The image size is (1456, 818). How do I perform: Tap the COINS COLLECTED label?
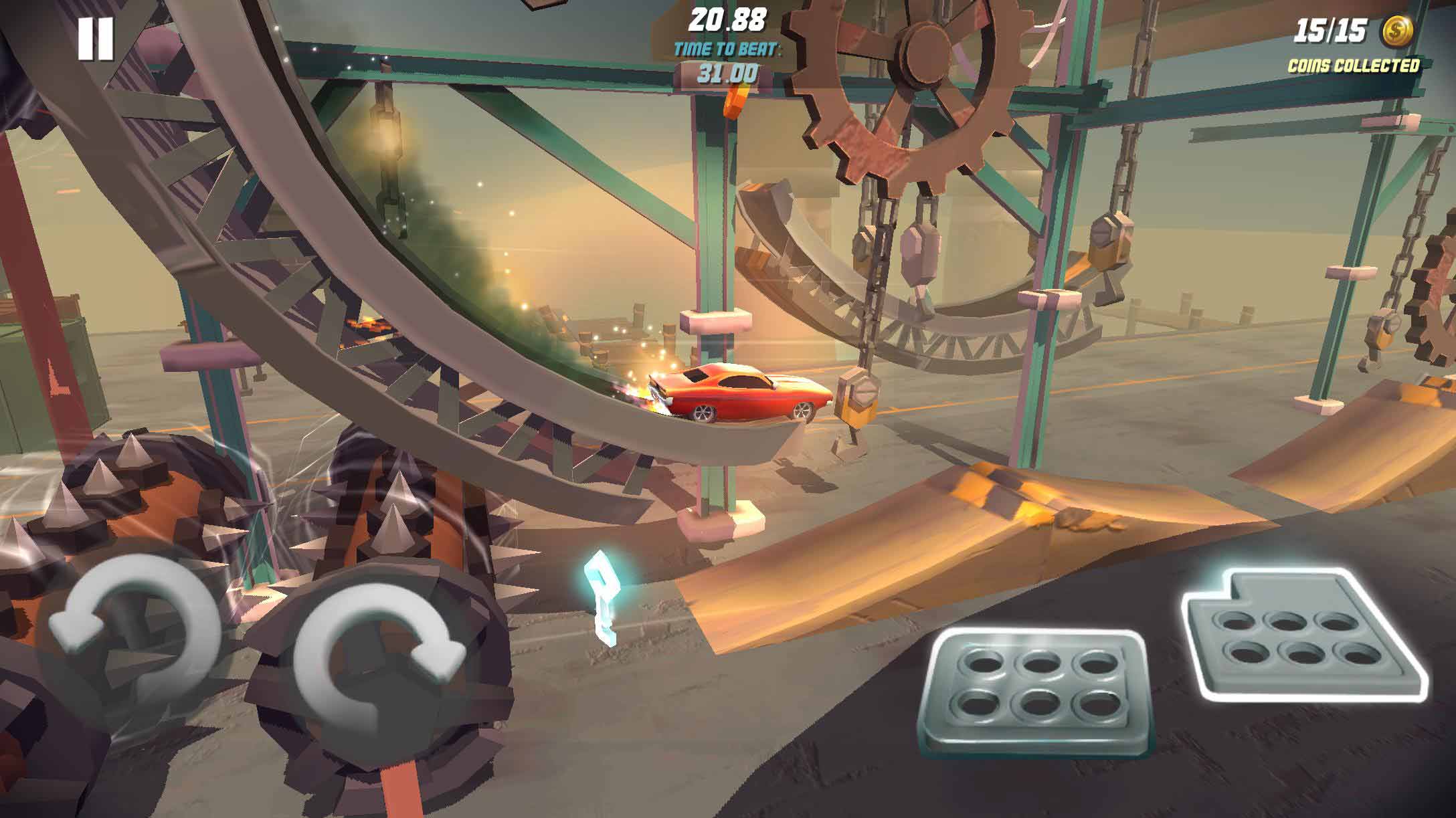click(1353, 66)
